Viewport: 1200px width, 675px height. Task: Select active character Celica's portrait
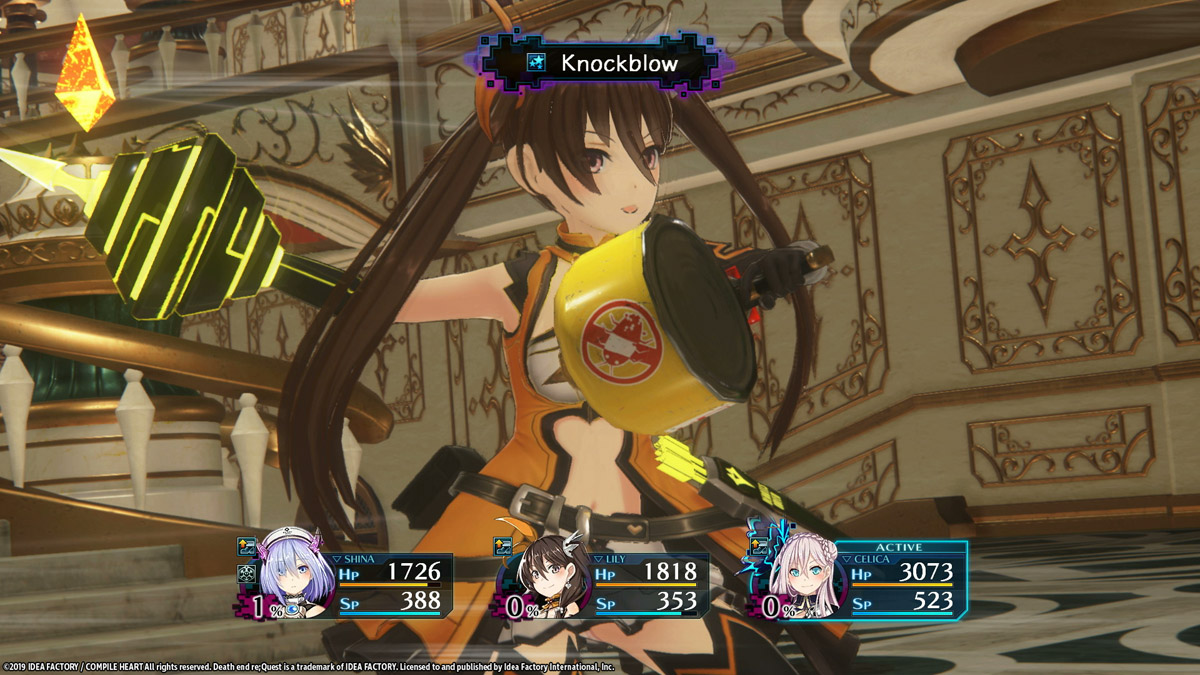(x=802, y=576)
